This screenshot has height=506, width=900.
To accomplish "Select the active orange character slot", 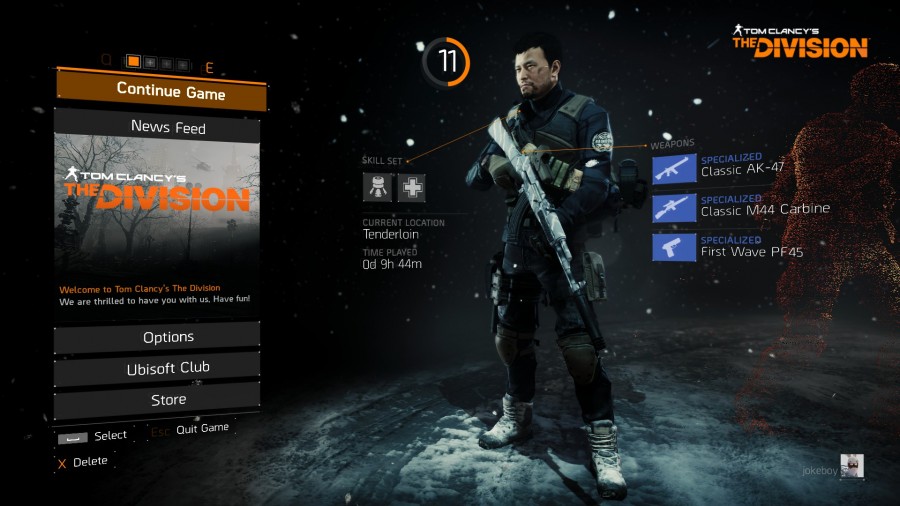I will [134, 62].
